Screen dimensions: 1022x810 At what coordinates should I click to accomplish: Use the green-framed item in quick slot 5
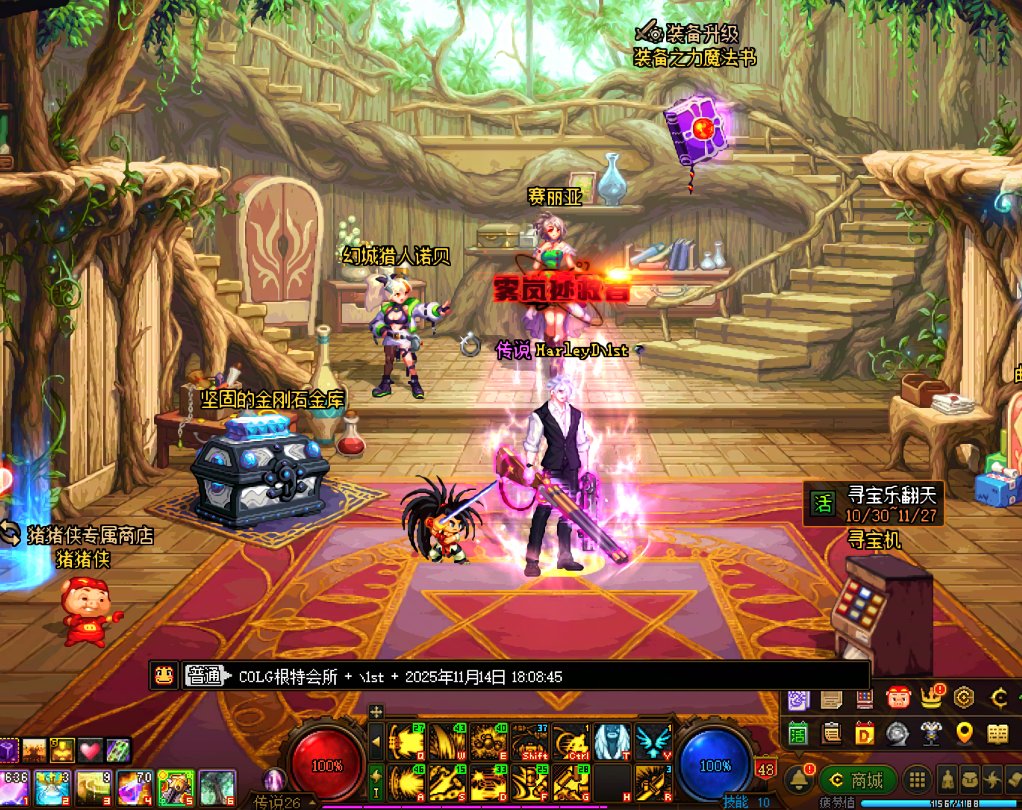[175, 787]
